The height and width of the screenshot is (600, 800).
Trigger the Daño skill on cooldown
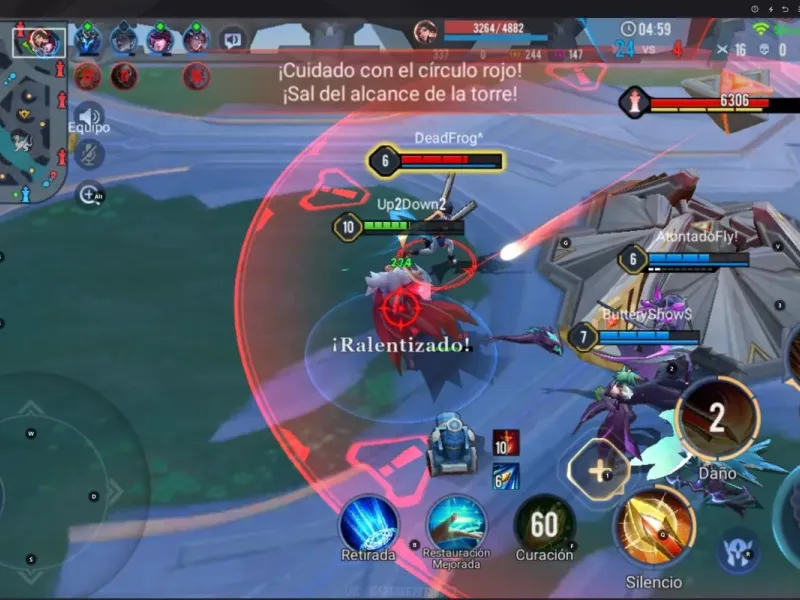point(716,419)
